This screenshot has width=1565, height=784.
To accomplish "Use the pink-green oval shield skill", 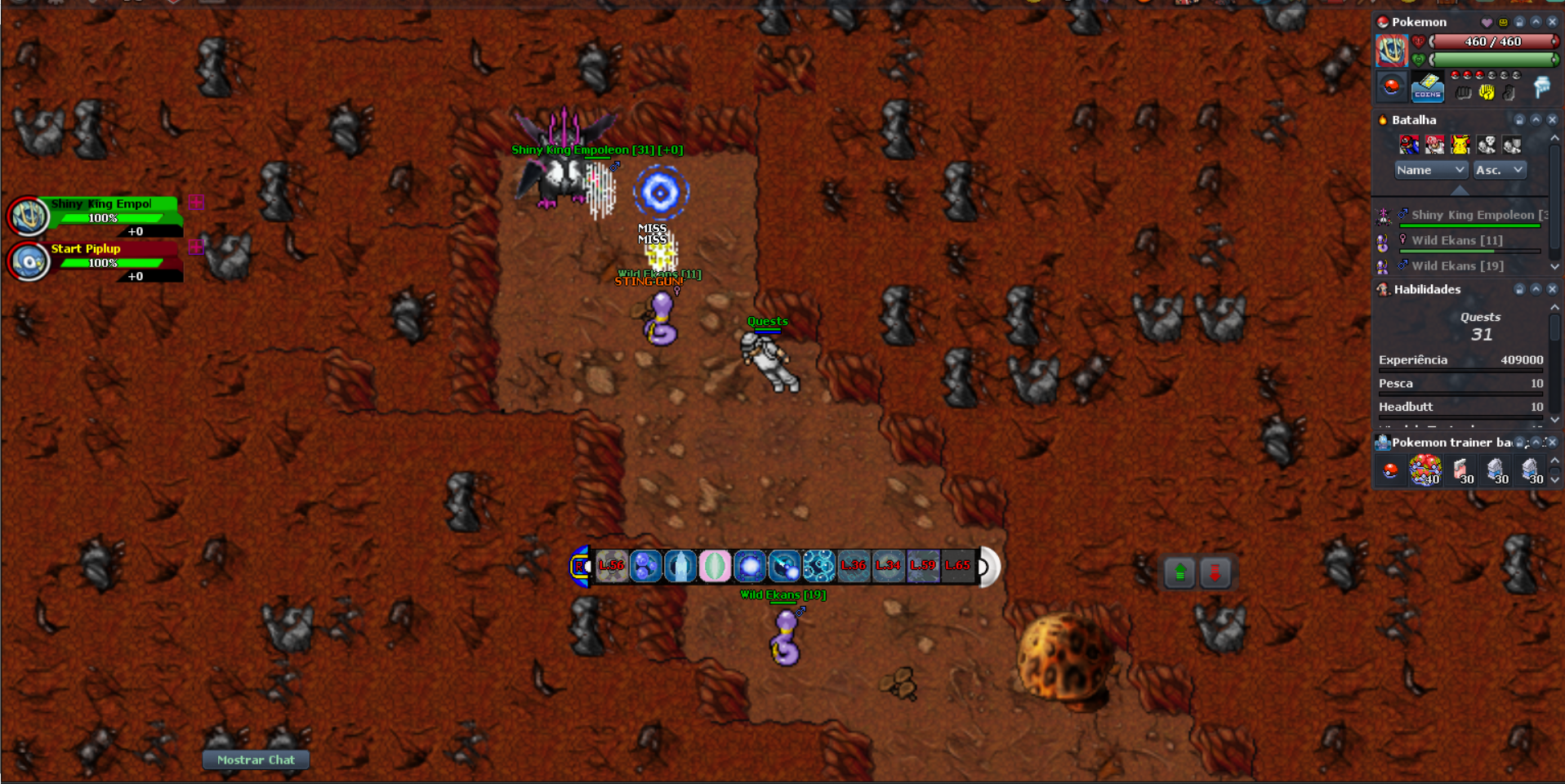I will 715,566.
